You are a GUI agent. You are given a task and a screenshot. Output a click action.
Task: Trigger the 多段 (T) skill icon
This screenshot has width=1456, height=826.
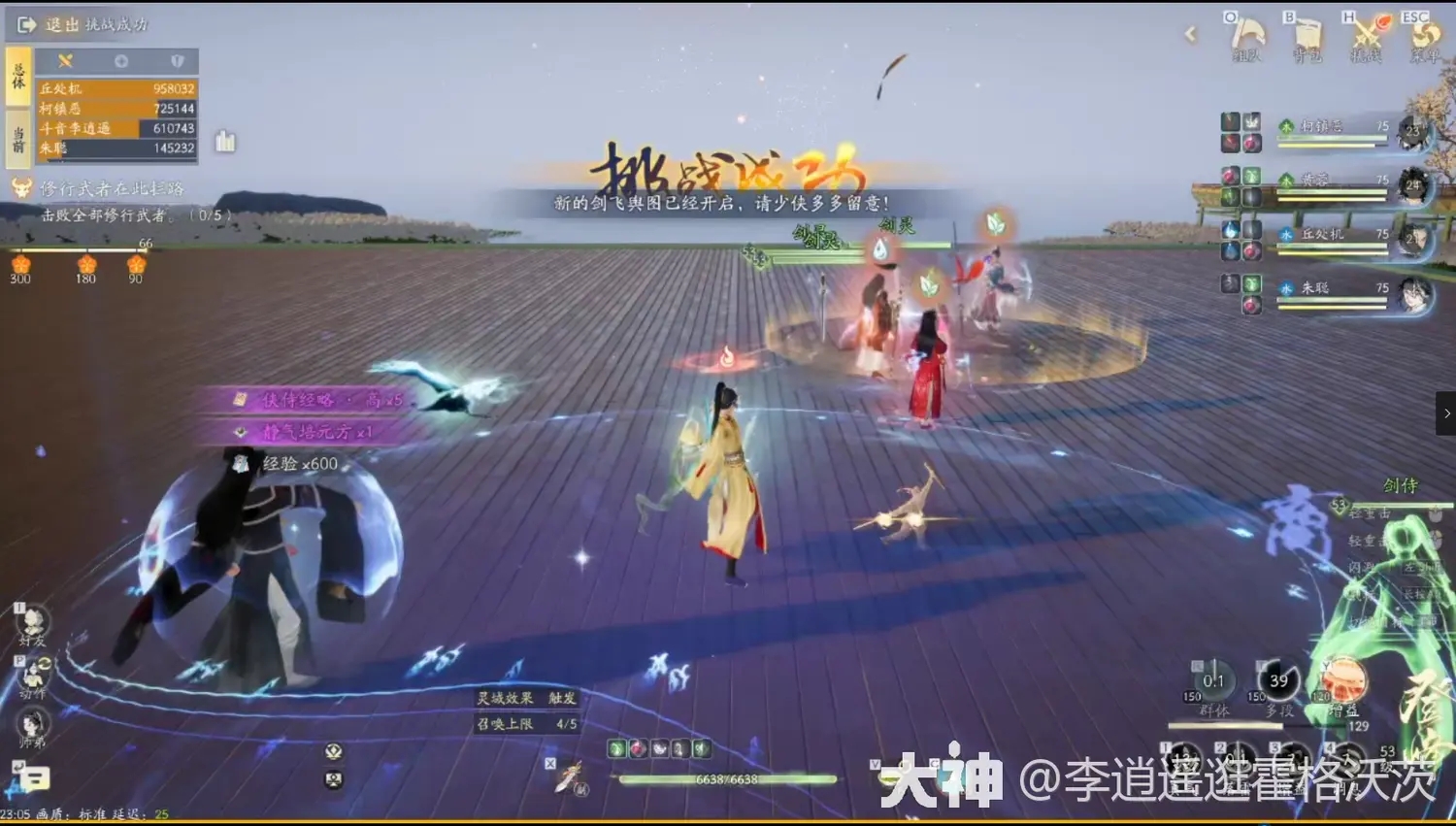coord(1277,680)
